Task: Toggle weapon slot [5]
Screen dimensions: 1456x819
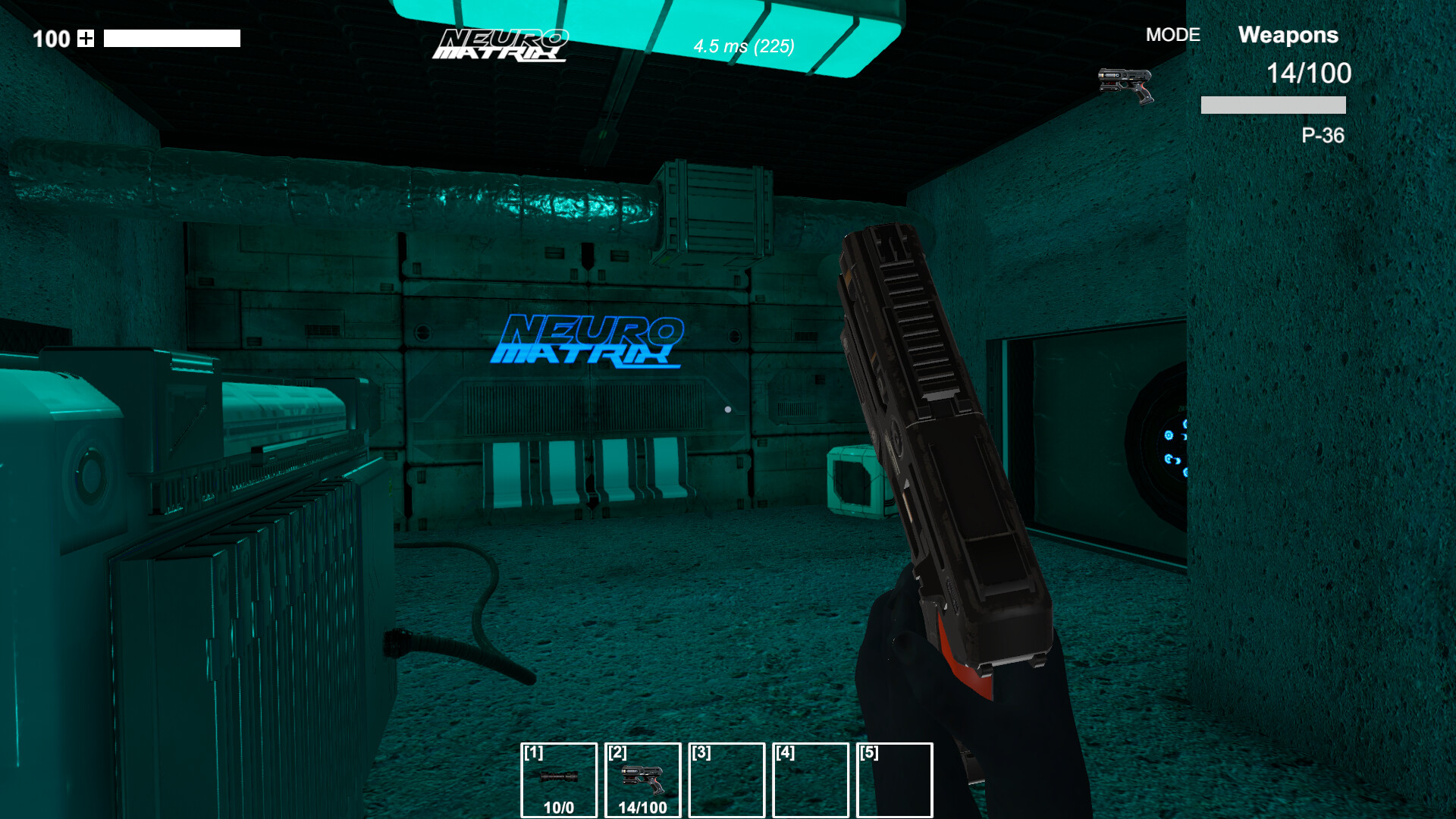Action: [893, 780]
